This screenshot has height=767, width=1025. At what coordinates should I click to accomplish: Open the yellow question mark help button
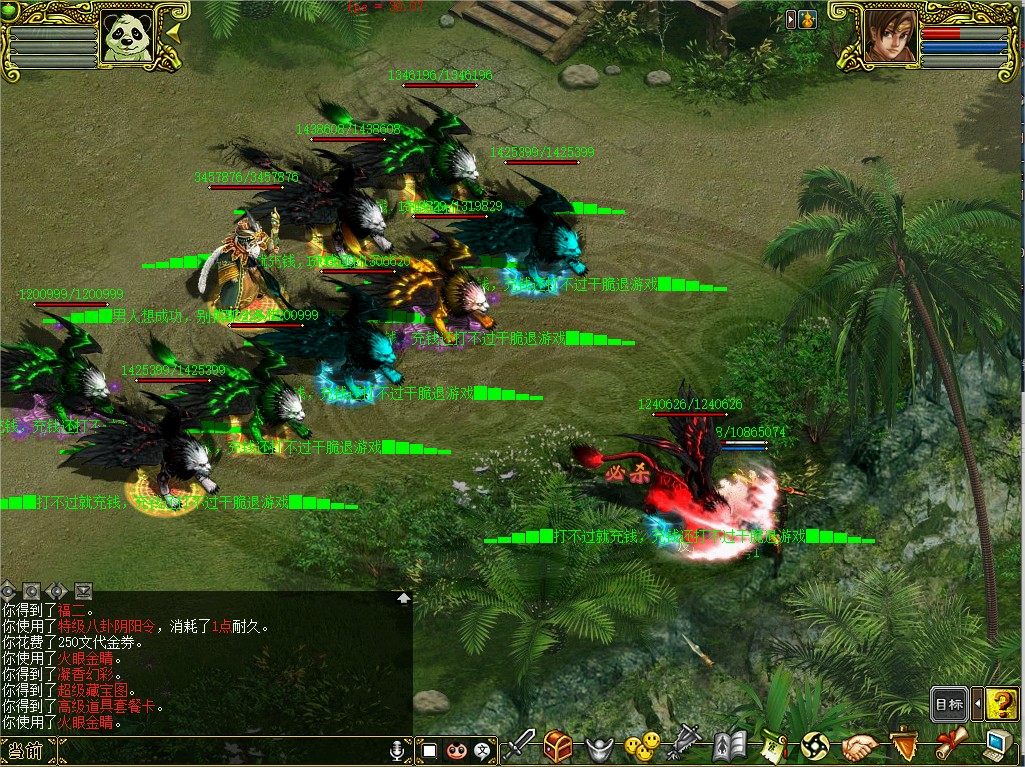(x=1001, y=704)
